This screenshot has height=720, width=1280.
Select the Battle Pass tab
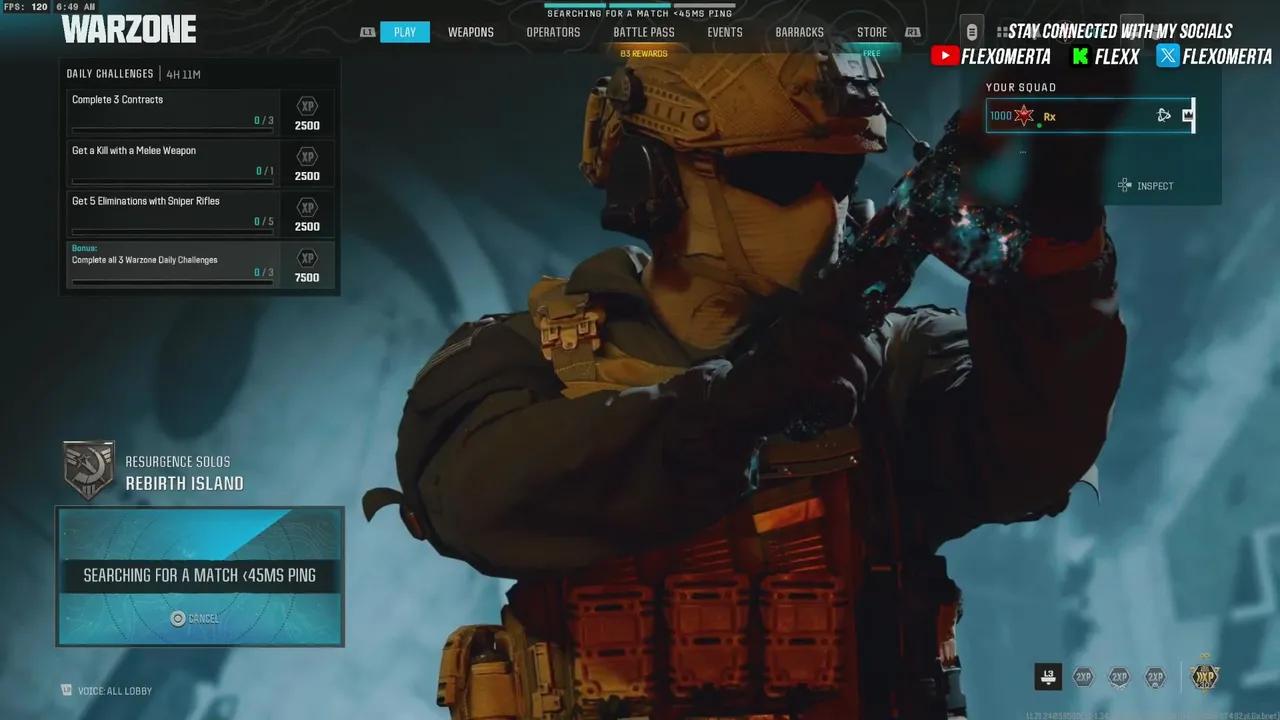point(643,32)
